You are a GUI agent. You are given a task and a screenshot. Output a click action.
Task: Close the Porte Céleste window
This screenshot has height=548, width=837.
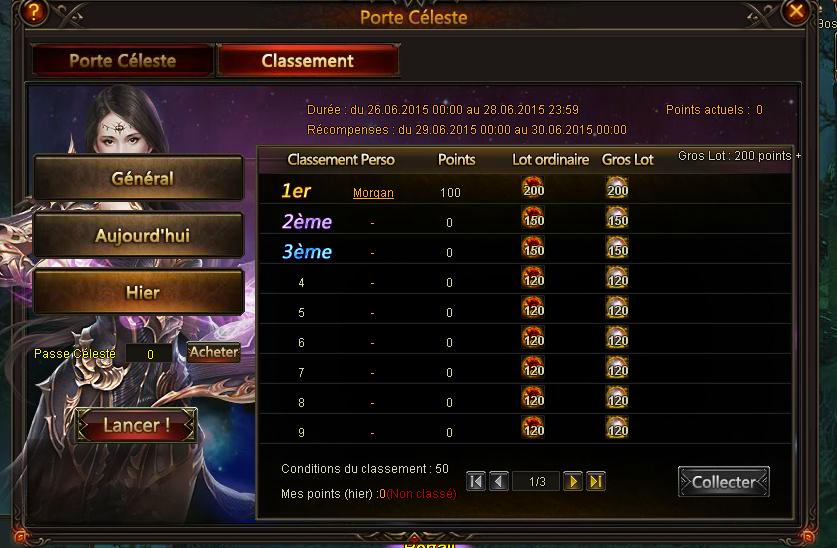797,12
